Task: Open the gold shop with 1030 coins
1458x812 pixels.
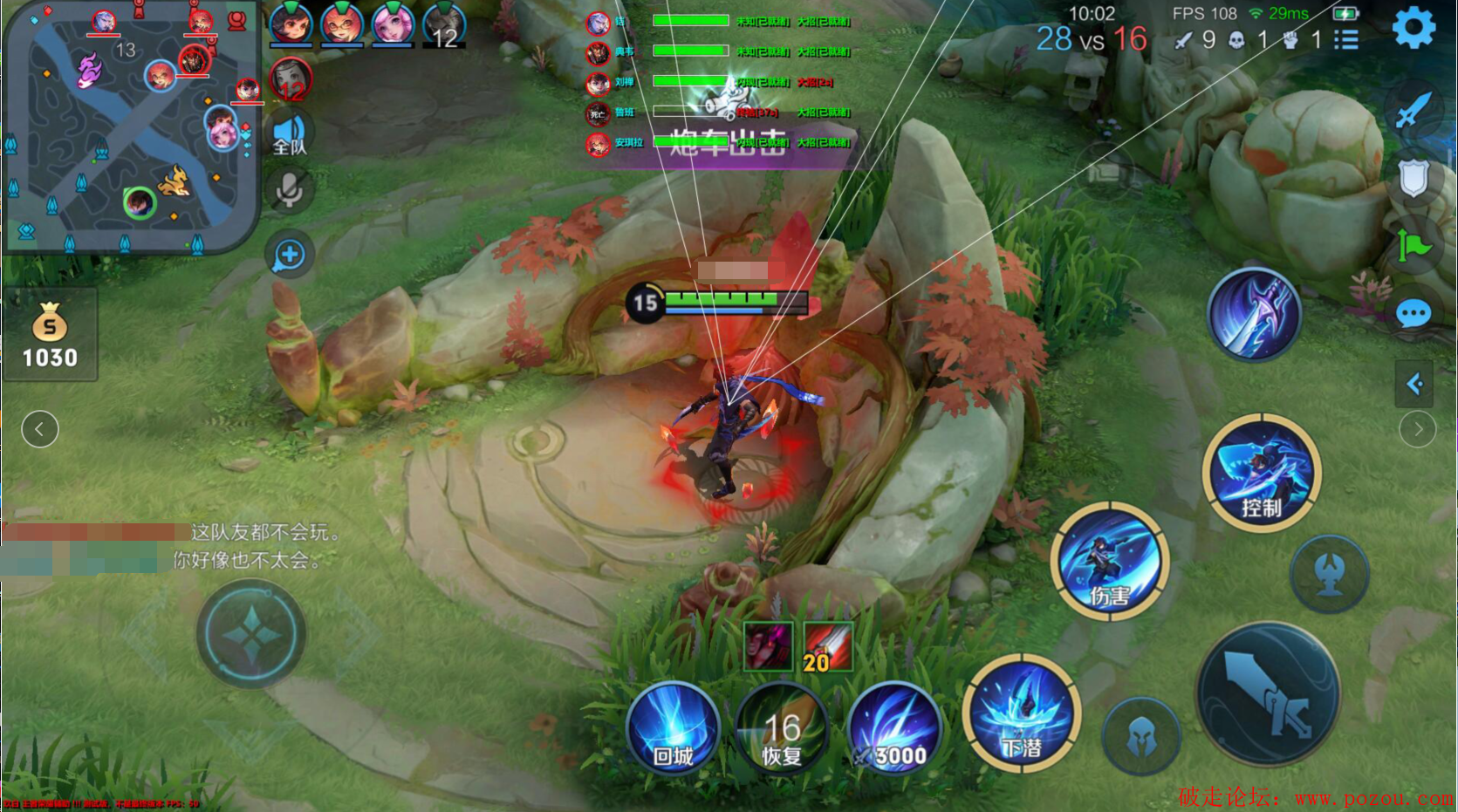Action: [50, 336]
